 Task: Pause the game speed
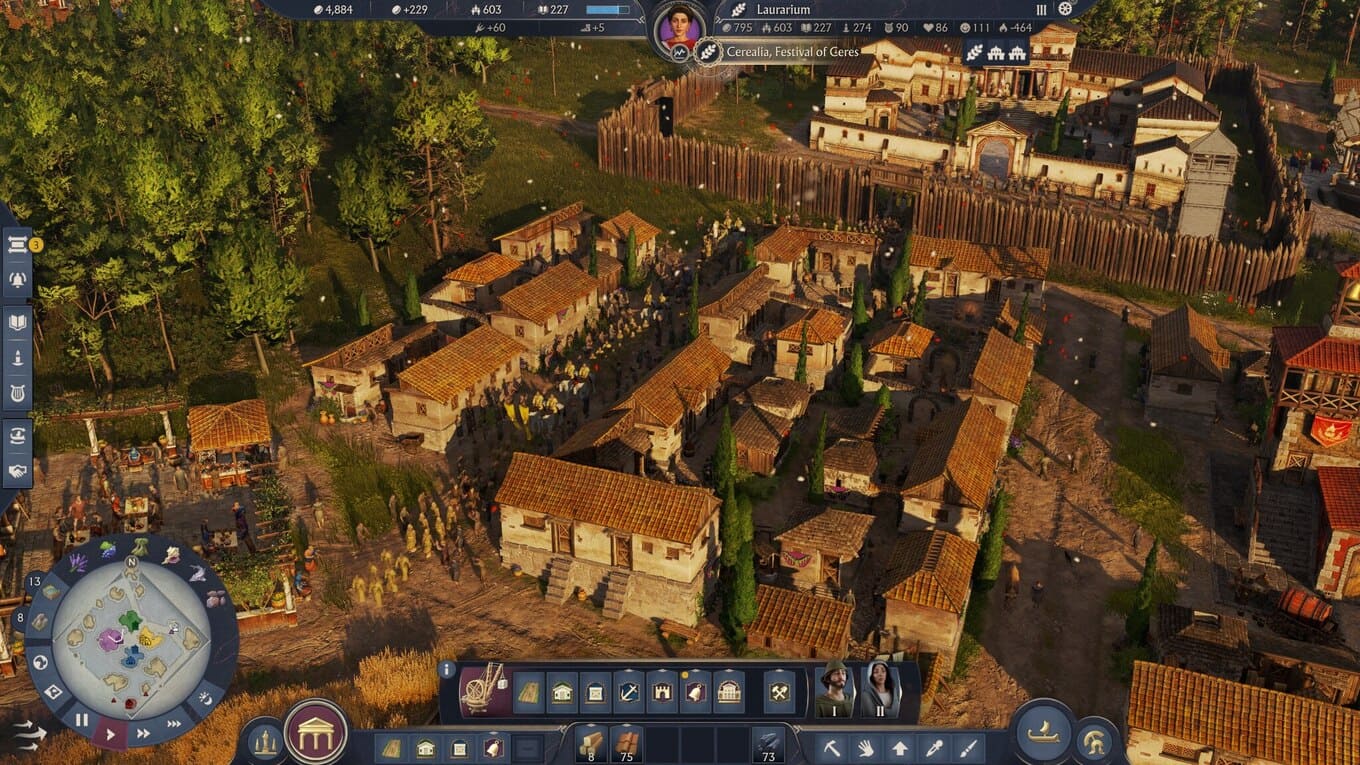[x=82, y=720]
